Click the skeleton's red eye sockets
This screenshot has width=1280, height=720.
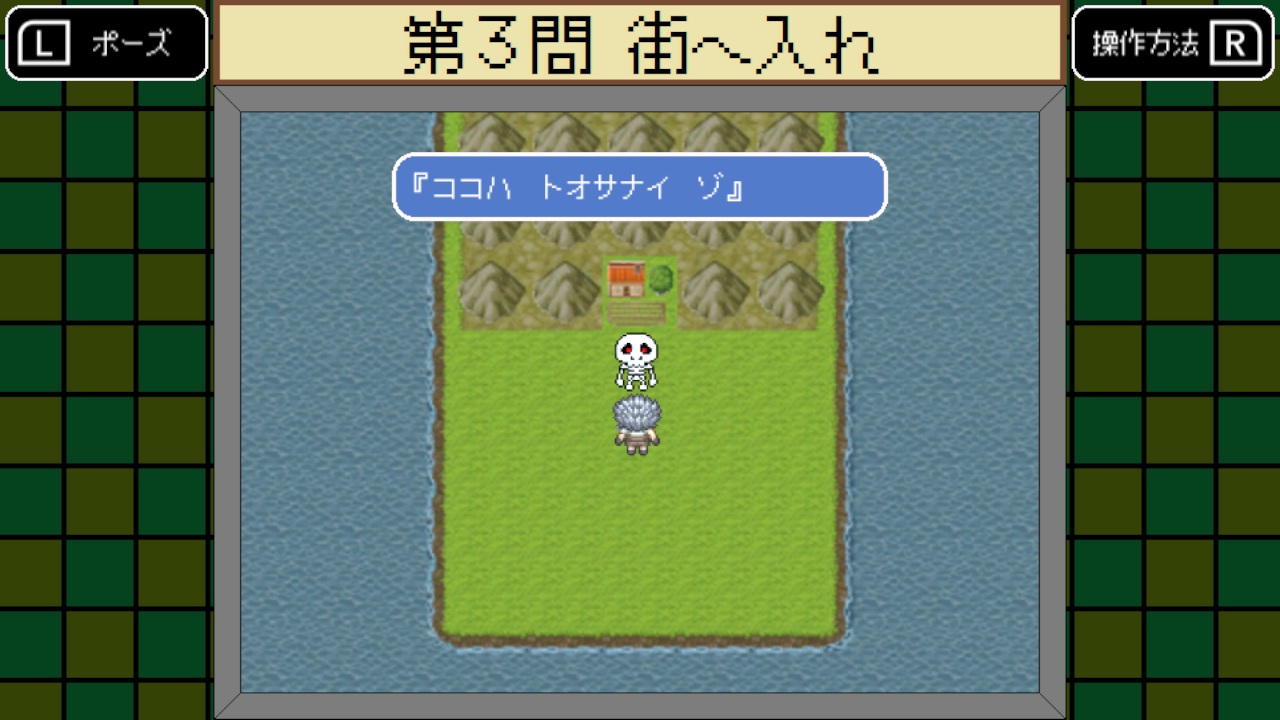tap(637, 349)
